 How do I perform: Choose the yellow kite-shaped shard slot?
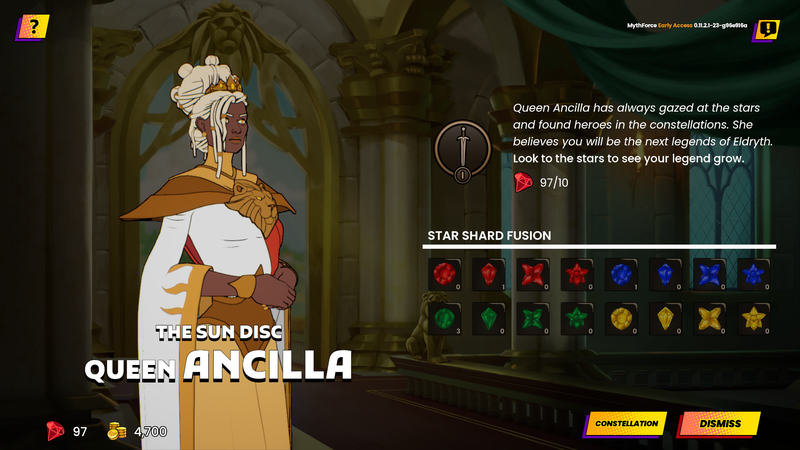664,318
